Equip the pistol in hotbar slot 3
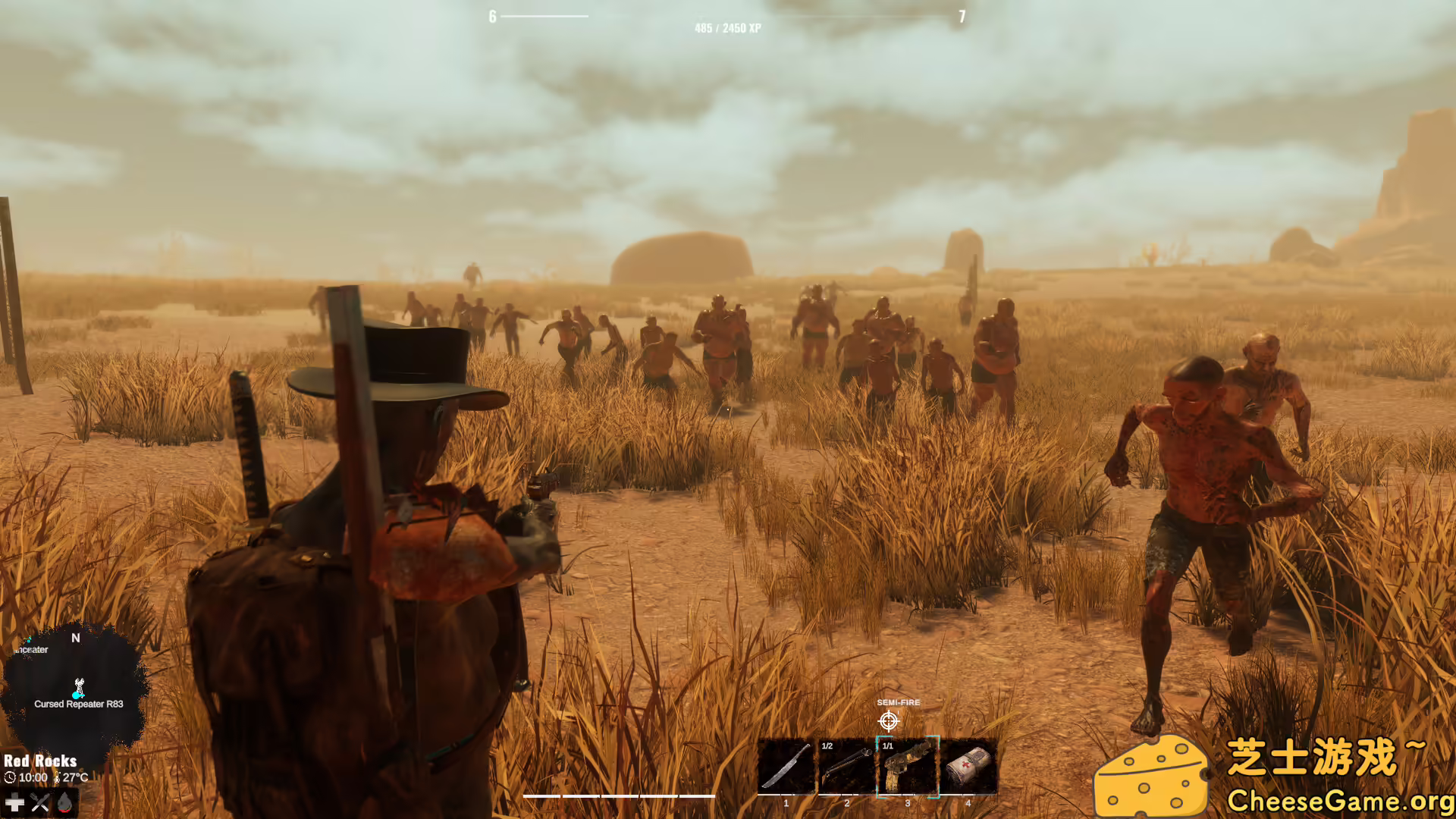 907,766
